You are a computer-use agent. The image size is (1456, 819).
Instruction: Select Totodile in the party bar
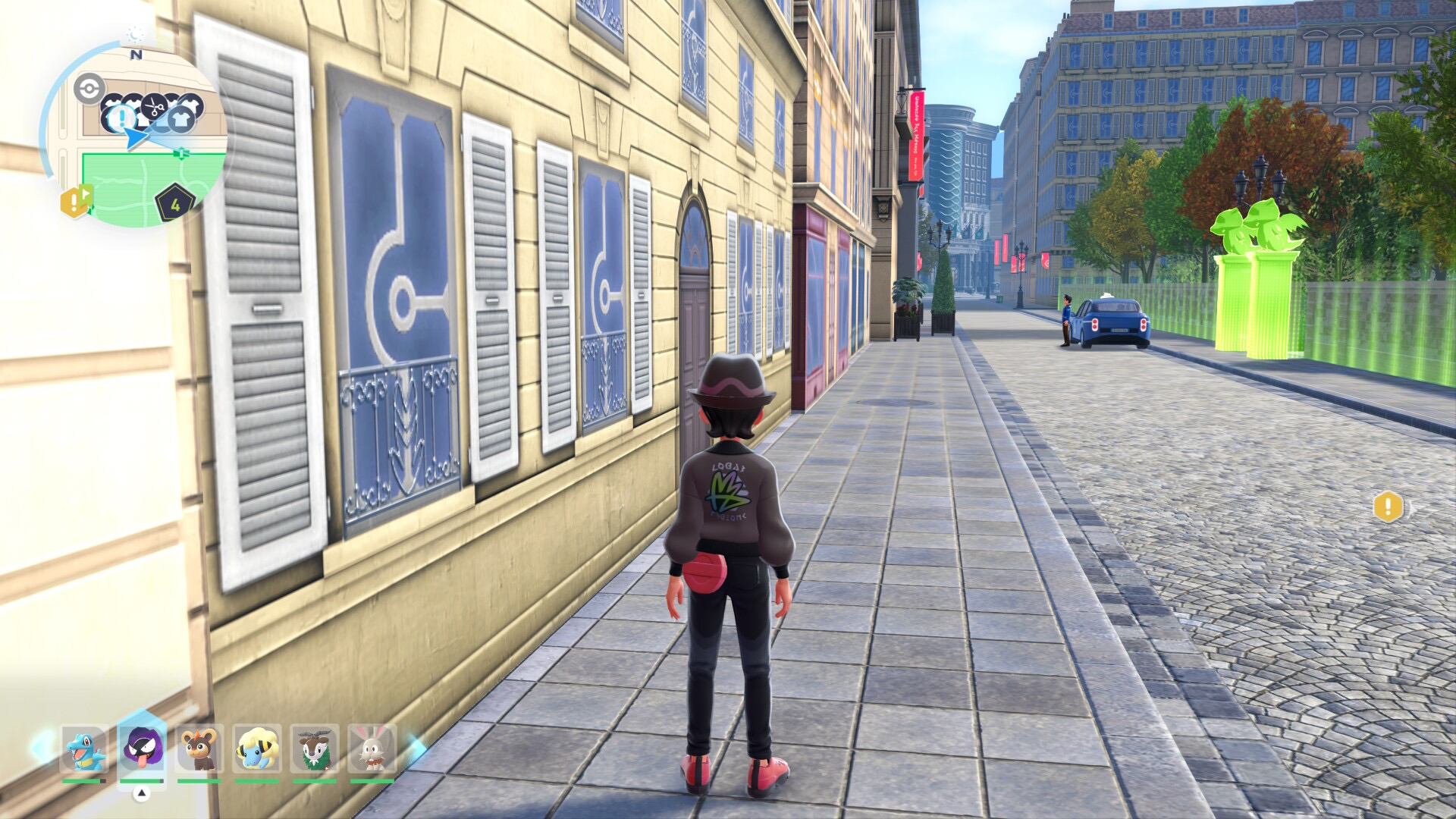point(83,748)
